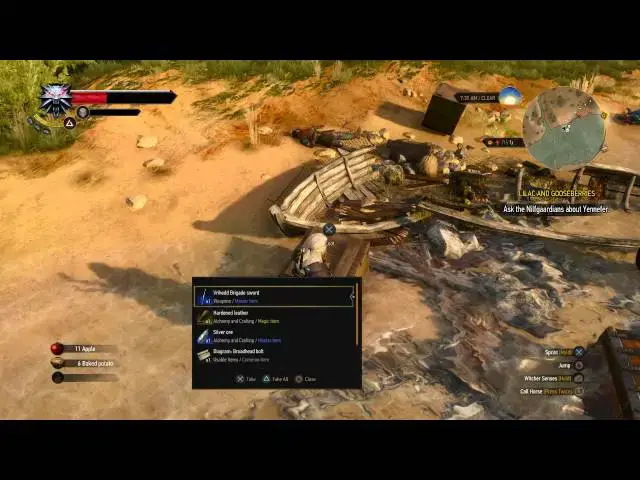Close the loot window
This screenshot has width=640, height=480.
(x=306, y=379)
